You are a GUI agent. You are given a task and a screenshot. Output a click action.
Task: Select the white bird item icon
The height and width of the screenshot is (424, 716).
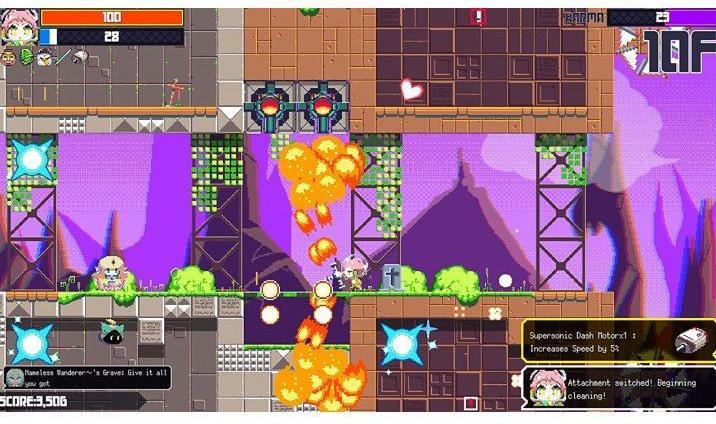[x=44, y=58]
